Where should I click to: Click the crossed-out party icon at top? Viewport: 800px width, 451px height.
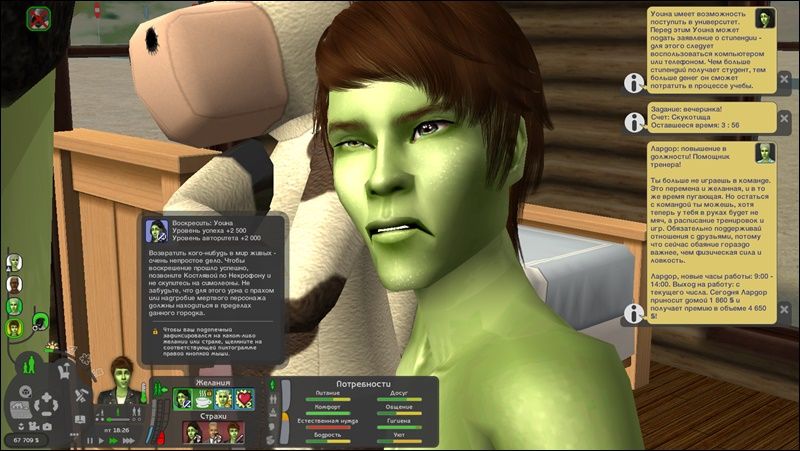38,17
